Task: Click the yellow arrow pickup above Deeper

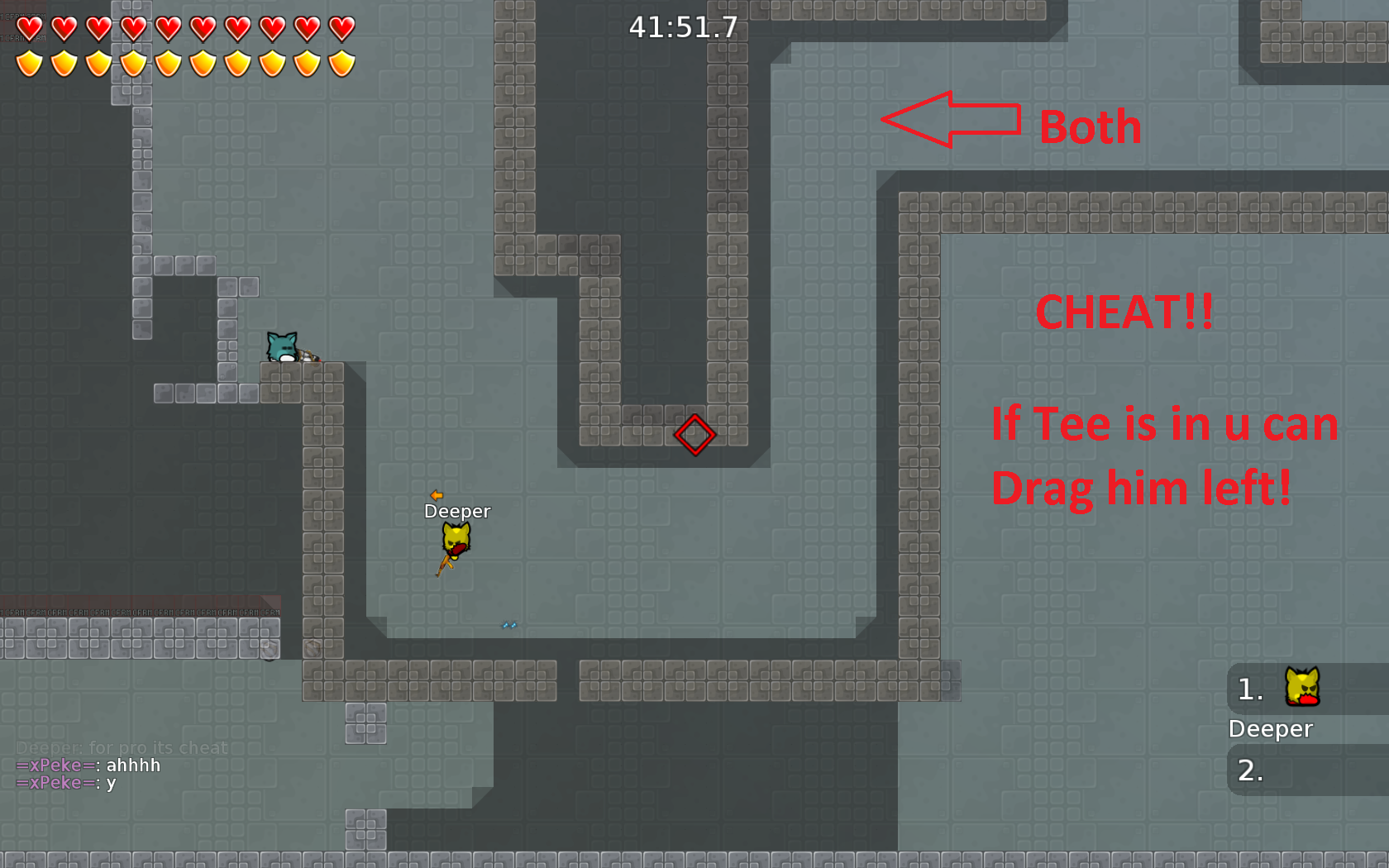Action: [x=435, y=496]
